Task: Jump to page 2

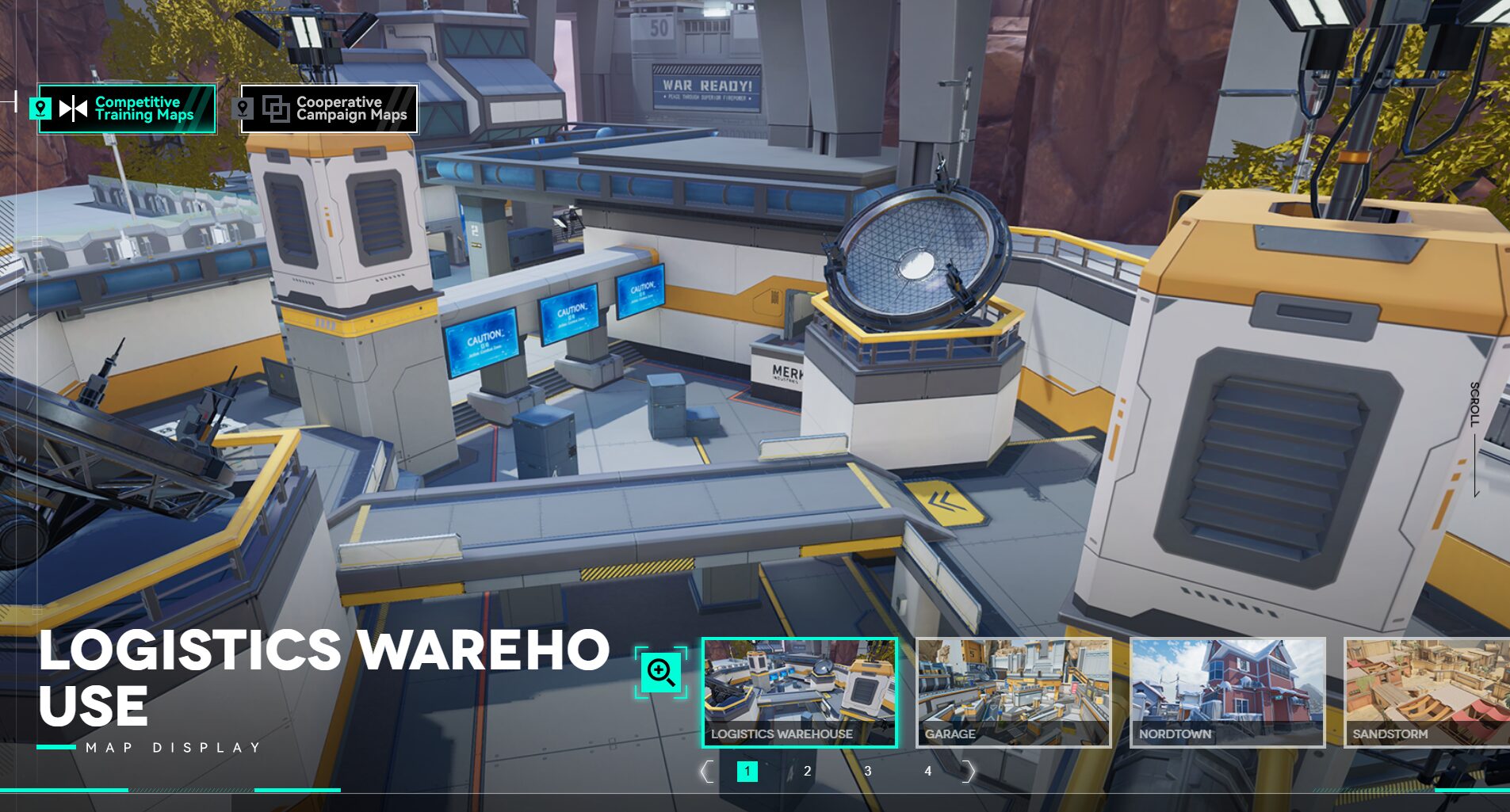Action: 807,772
